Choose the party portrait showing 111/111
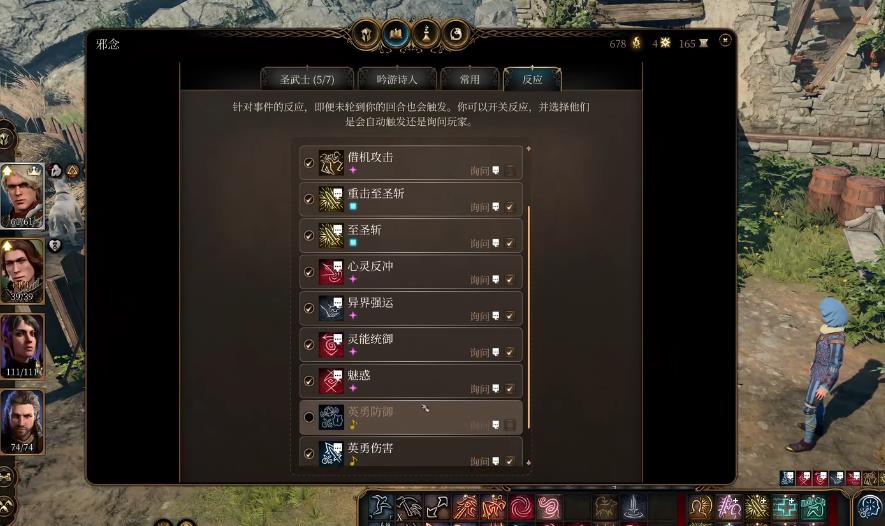Screen dimensions: 885x526 pyautogui.click(x=22, y=345)
